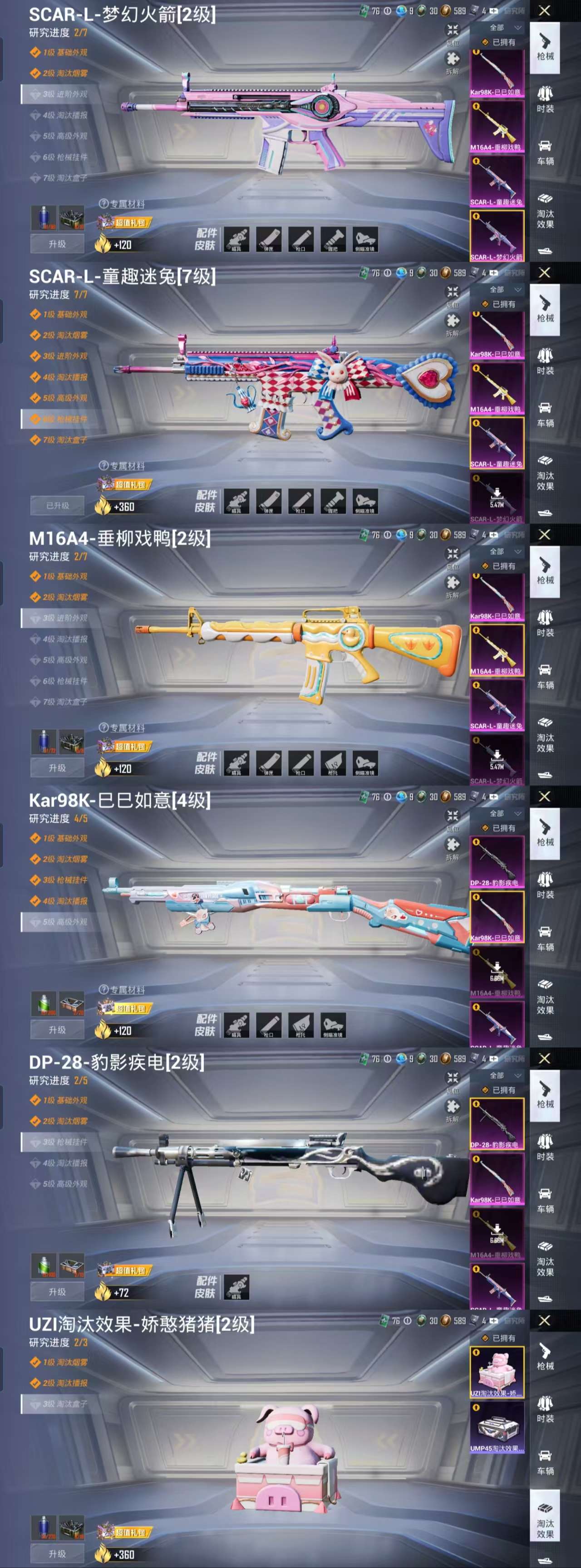Choose the UZI淘汰效果 pig thumbnail
The image size is (581, 1568).
coord(497,1372)
